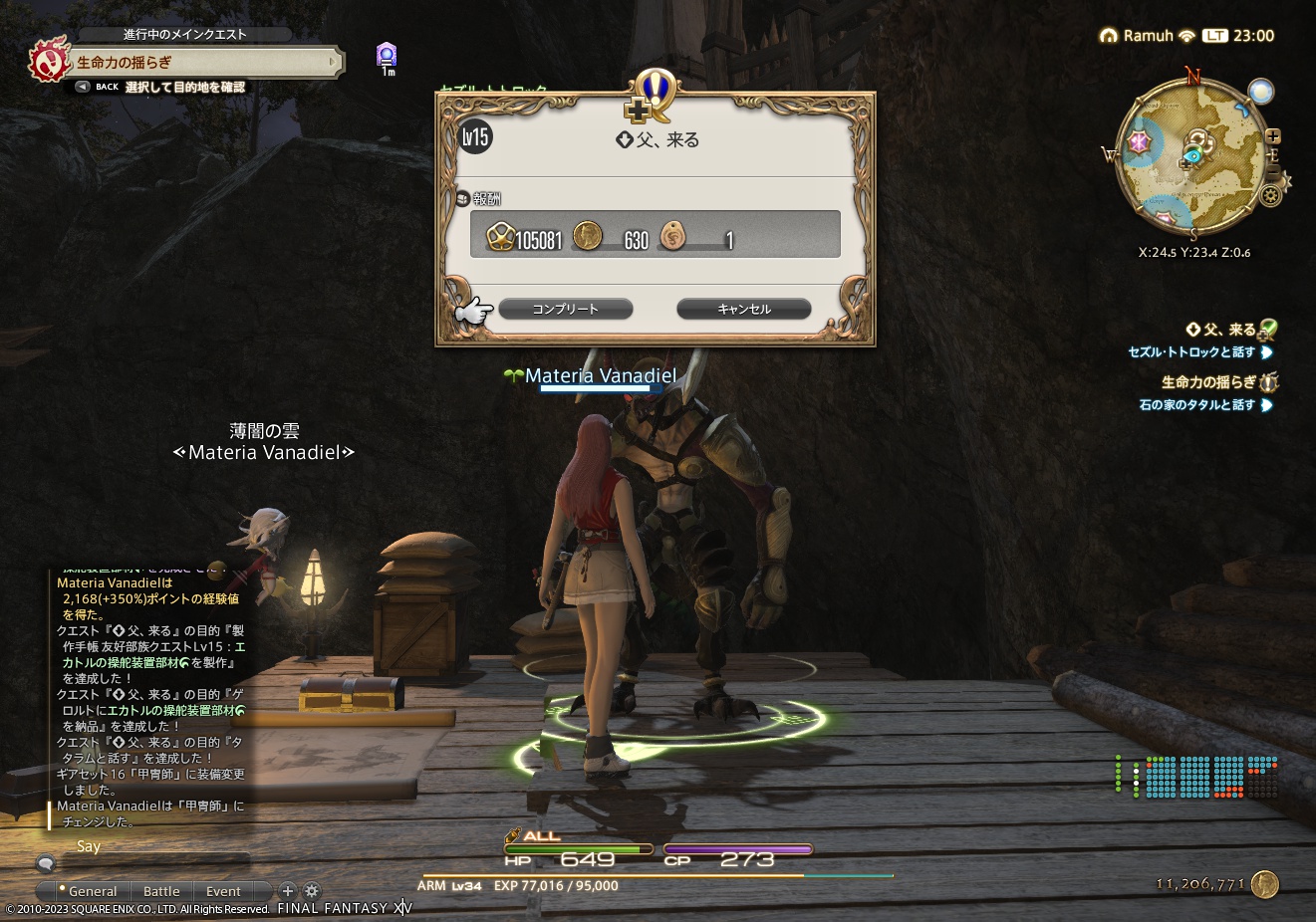Select the Event chat tab
Viewport: 1316px width, 922px height.
tap(223, 891)
